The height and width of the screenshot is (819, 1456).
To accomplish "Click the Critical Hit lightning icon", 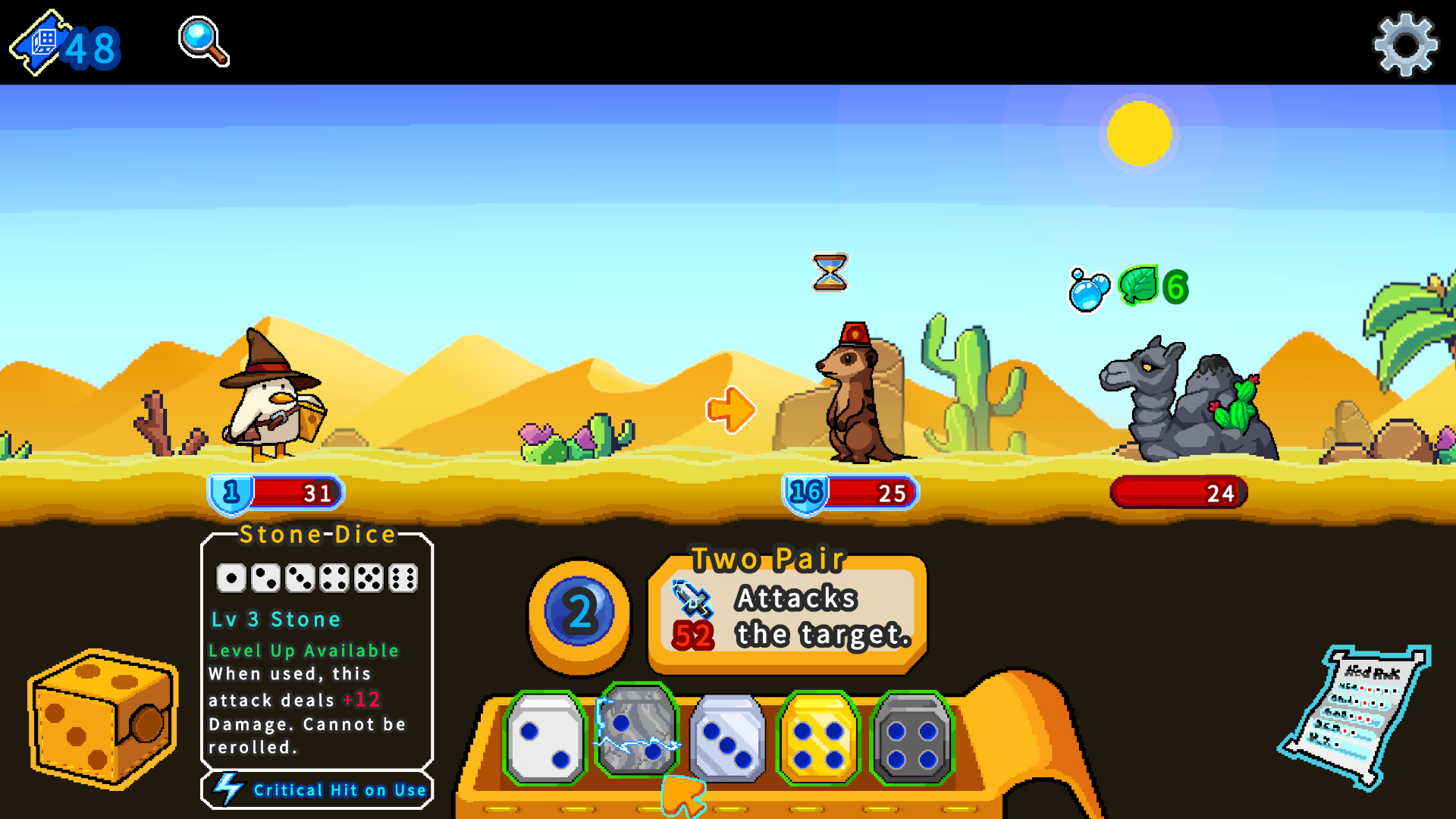I will tap(228, 789).
